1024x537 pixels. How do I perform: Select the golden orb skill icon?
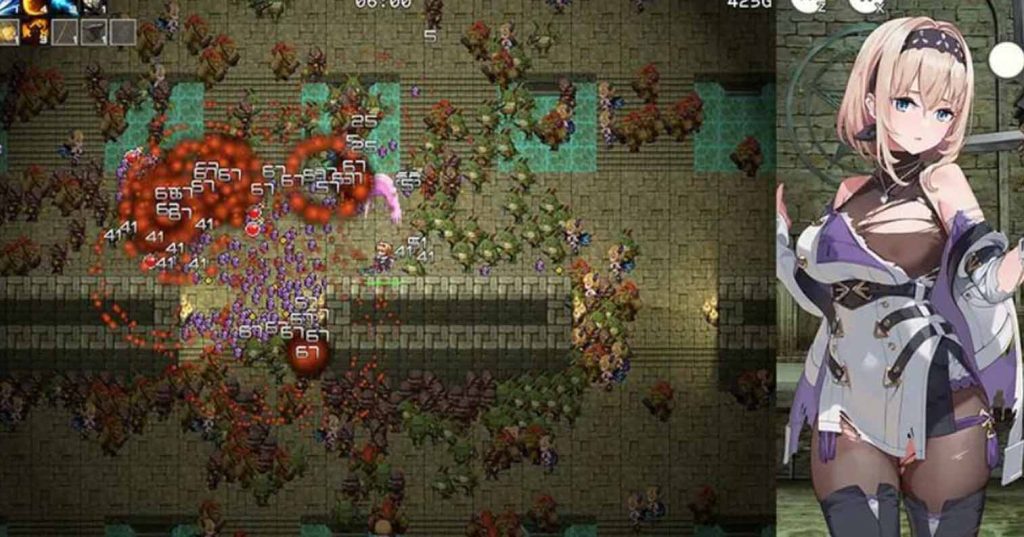point(10,33)
